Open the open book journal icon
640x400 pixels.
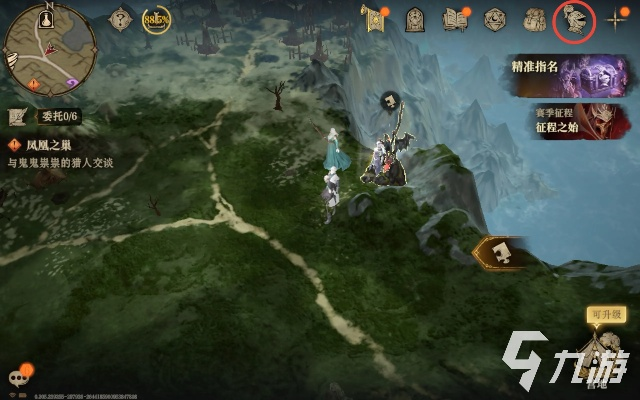point(455,19)
